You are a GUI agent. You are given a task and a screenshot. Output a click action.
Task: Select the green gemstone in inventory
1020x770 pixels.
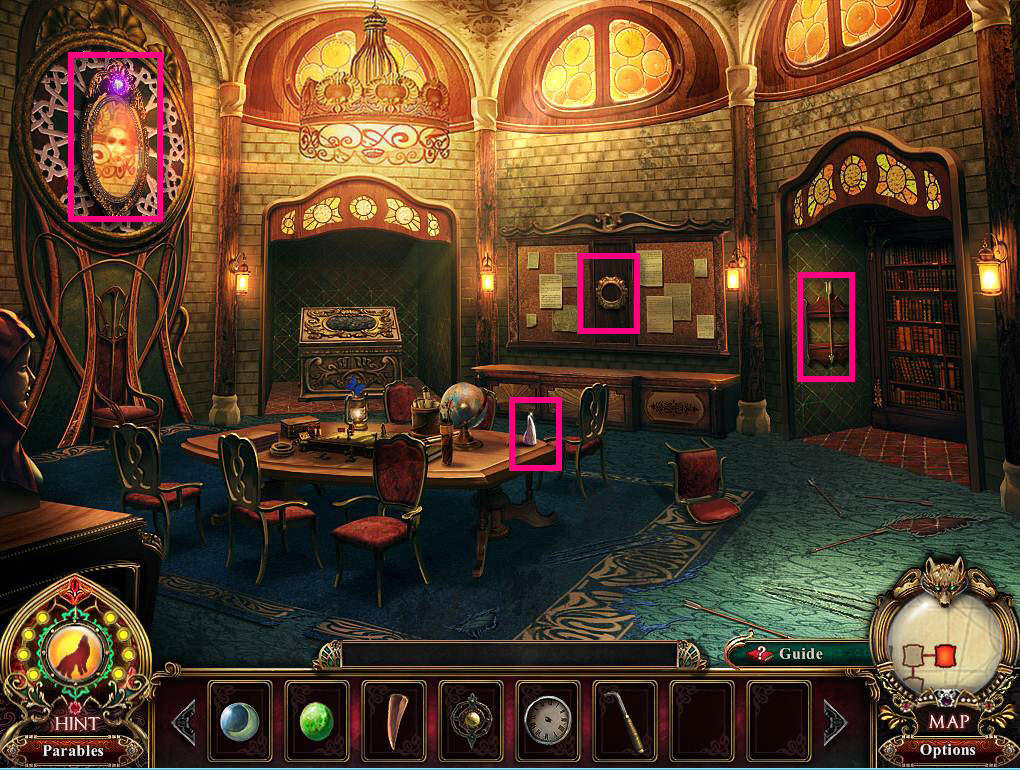tap(317, 719)
